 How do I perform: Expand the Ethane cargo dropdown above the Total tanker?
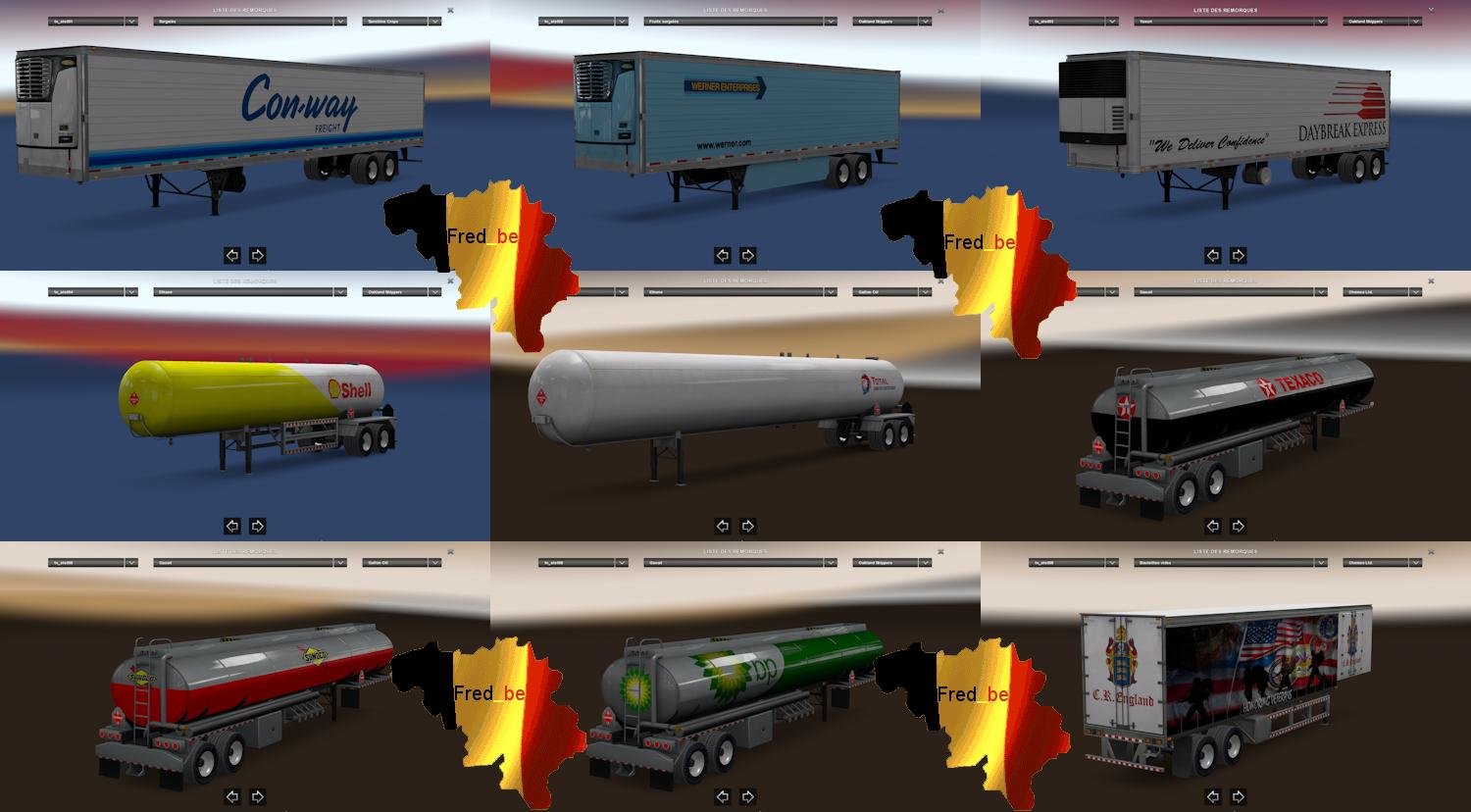[x=738, y=291]
